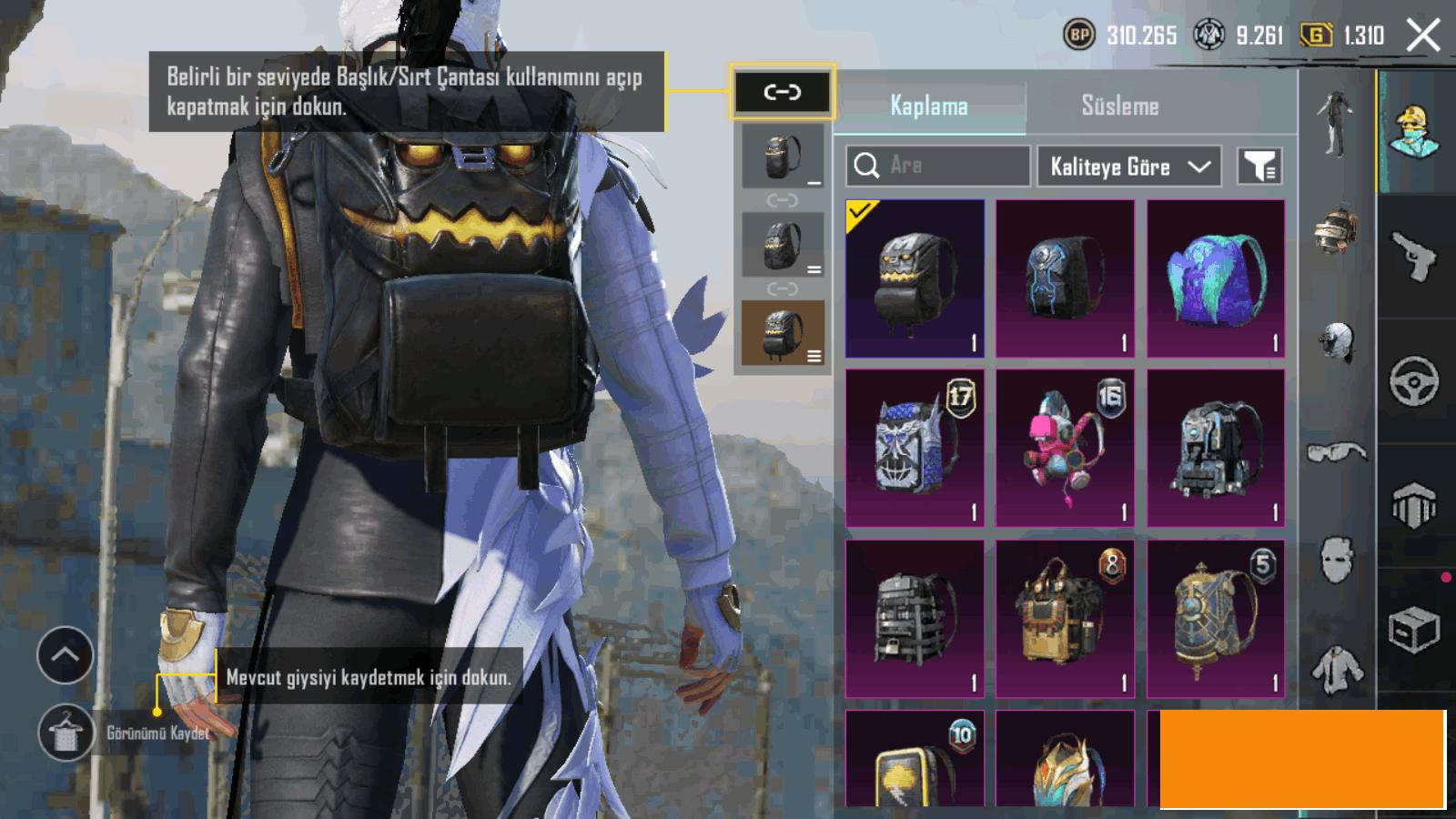Choose the golden ornate level 5 backpack

1216,619
